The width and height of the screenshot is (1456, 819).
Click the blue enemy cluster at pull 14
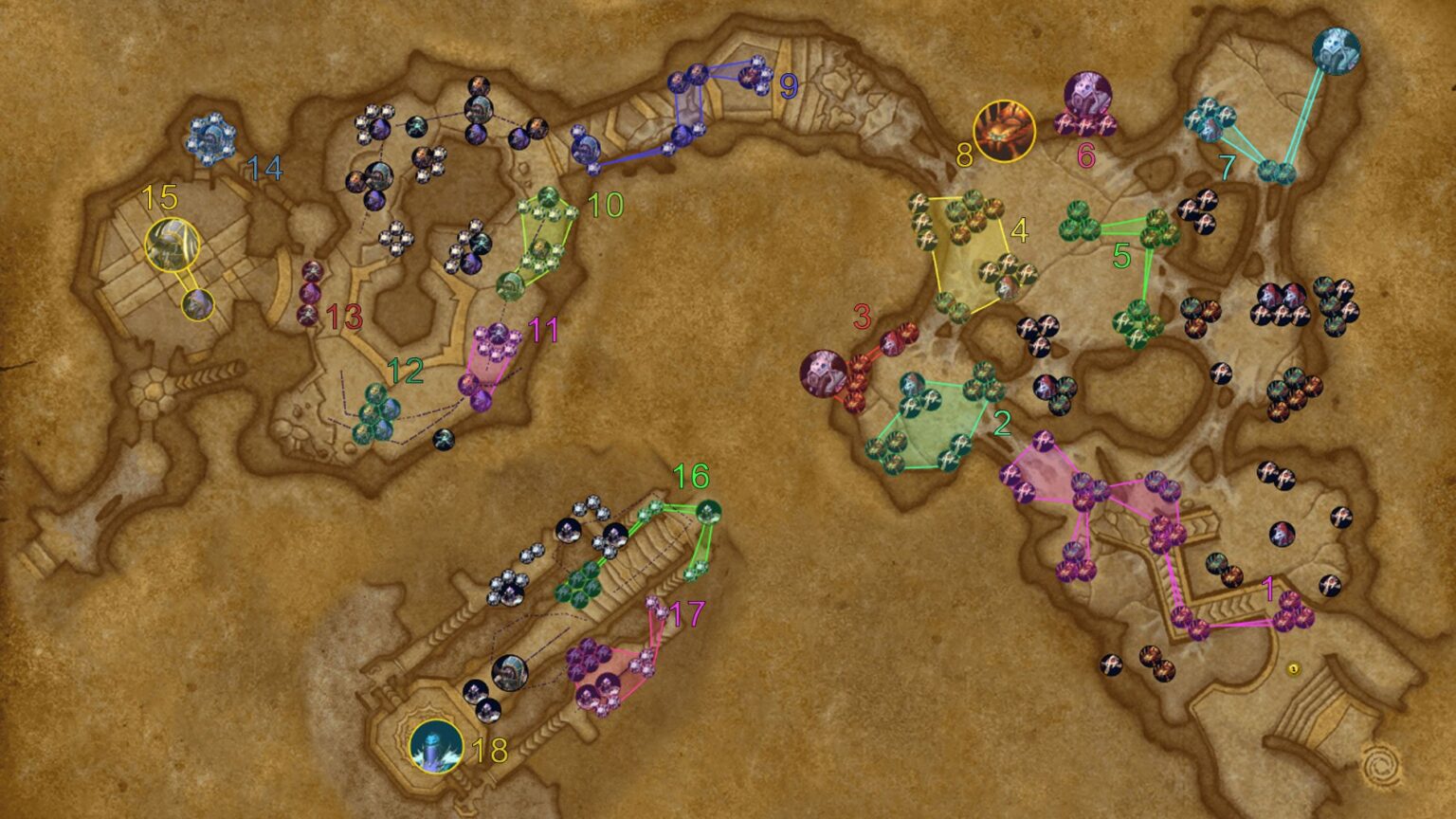click(x=211, y=140)
